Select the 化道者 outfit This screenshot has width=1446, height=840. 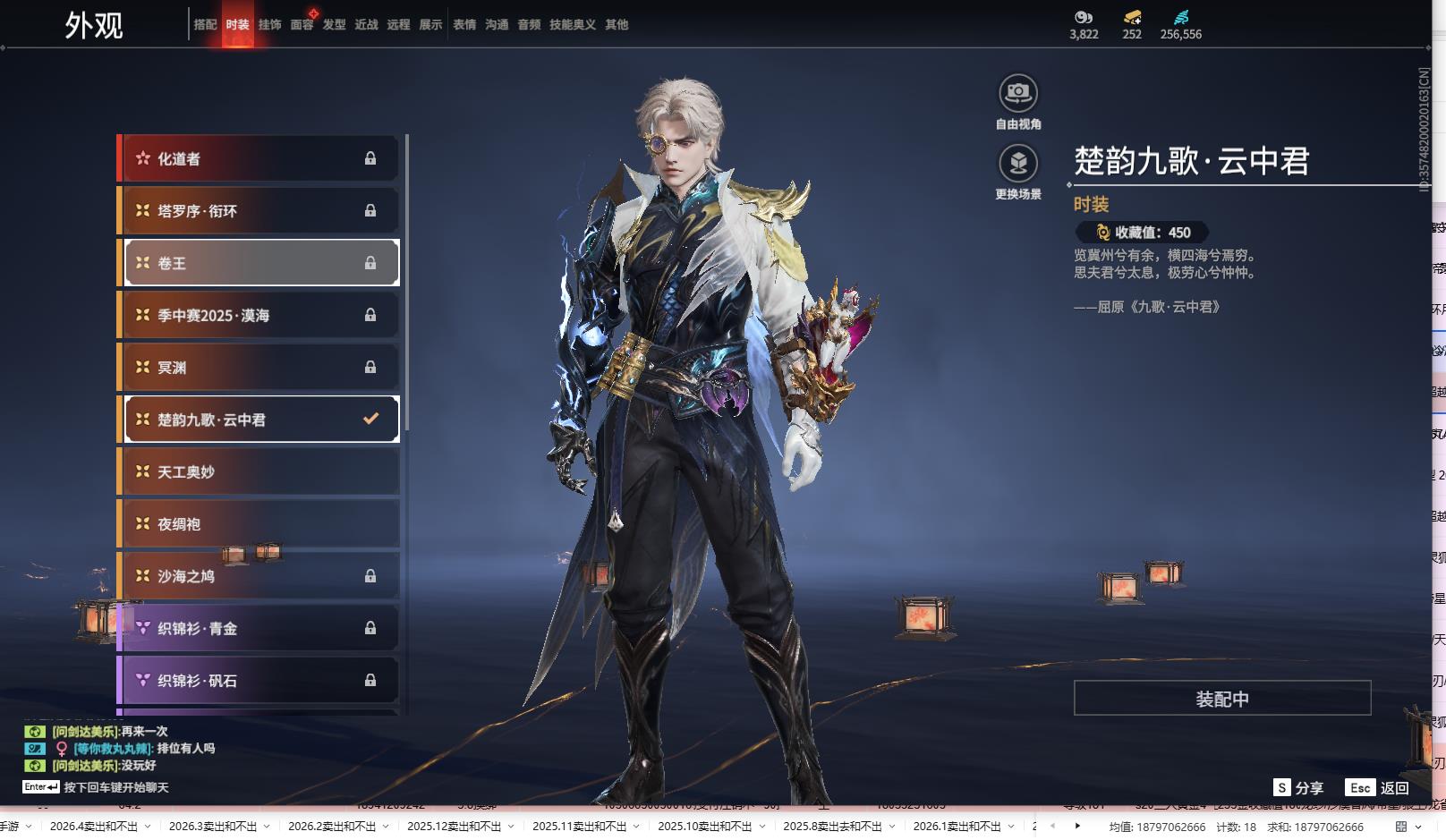point(259,159)
